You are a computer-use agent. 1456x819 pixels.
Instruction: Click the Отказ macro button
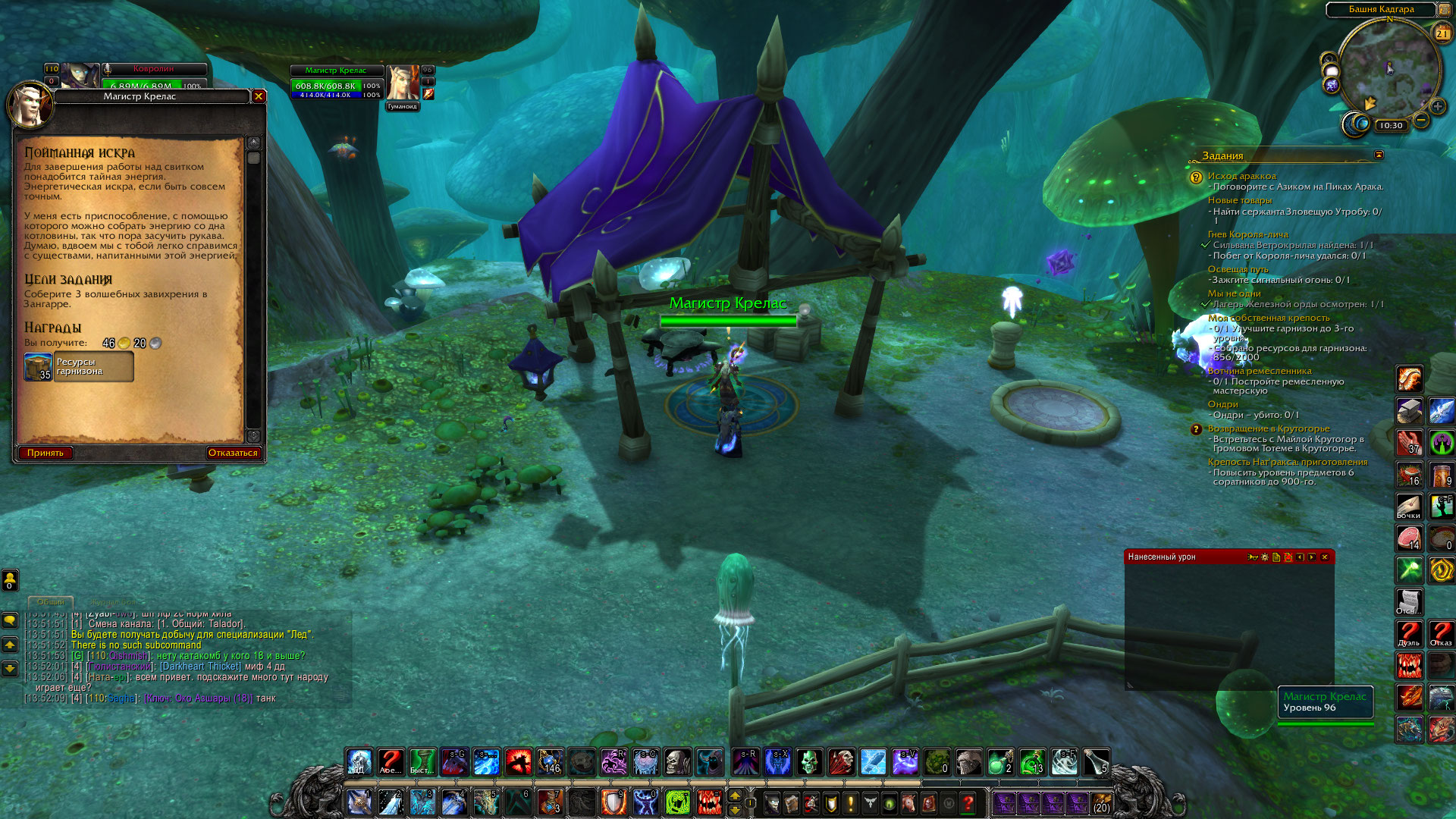1441,634
